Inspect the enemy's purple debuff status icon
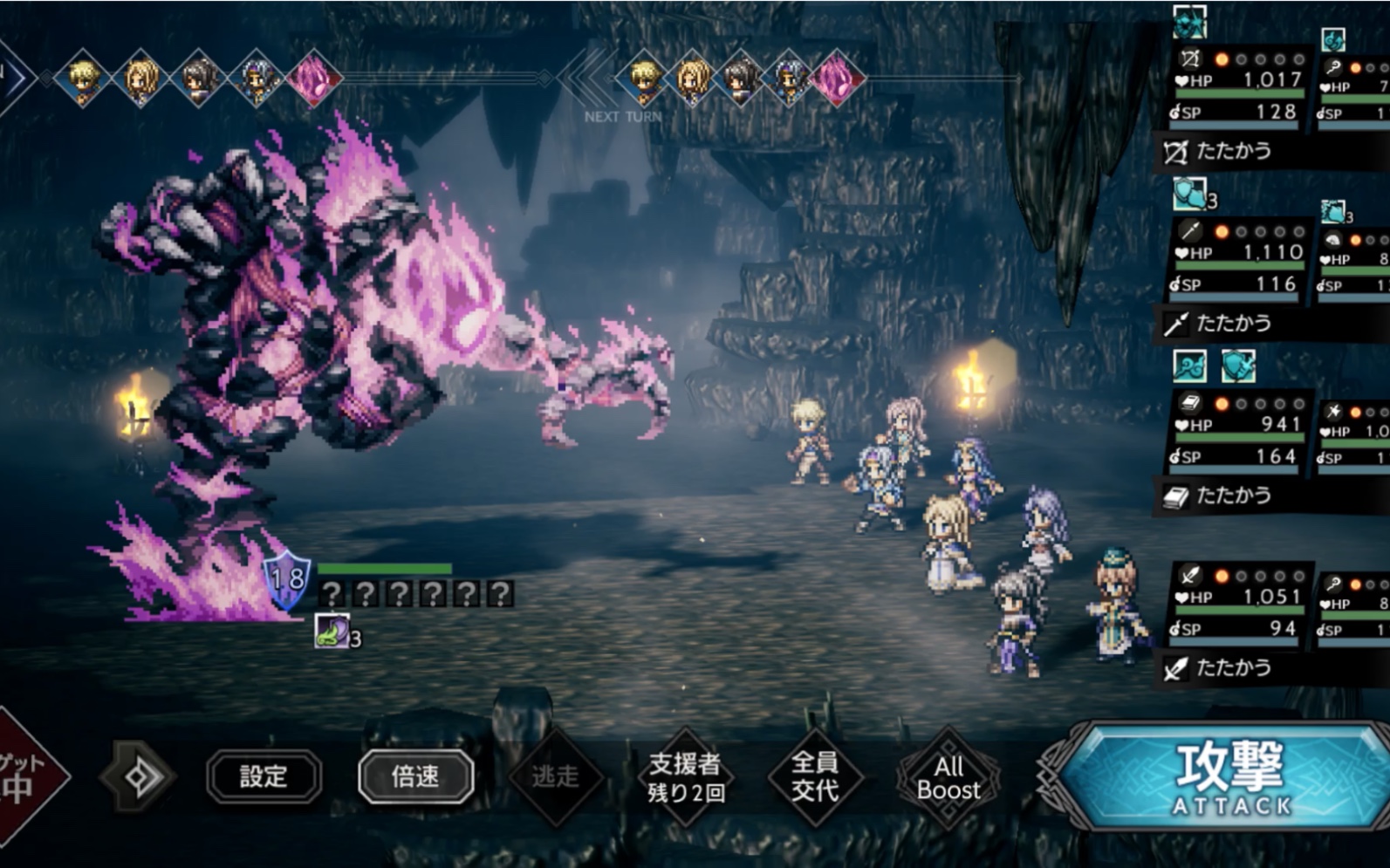This screenshot has width=1390, height=868. [x=332, y=631]
